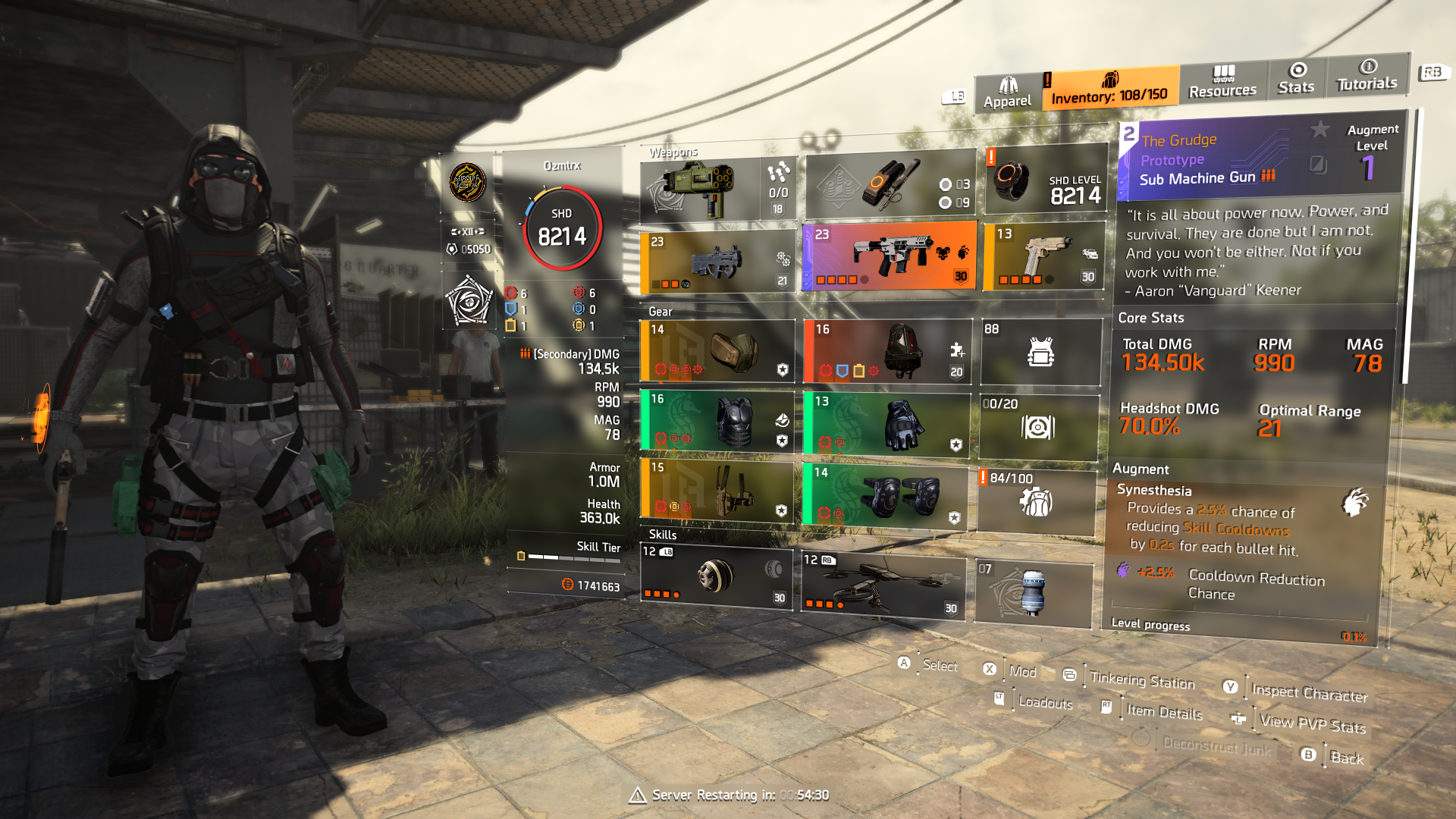Select the primary weapon slot
Image resolution: width=1456 pixels, height=819 pixels.
click(717, 262)
